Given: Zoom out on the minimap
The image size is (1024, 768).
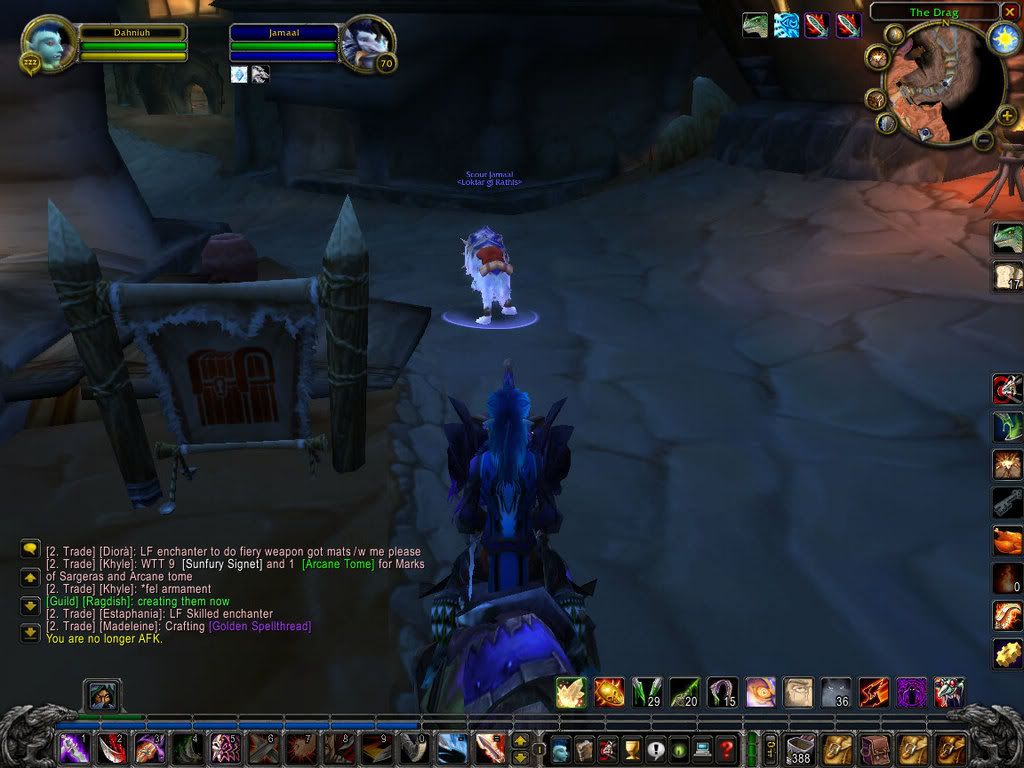Looking at the screenshot, I should 983,141.
